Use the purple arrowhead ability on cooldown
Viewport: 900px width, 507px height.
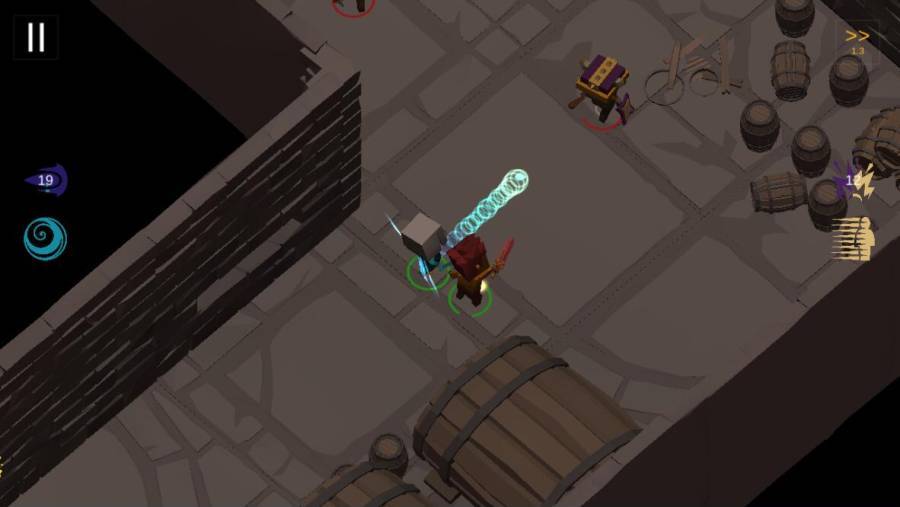[46, 181]
